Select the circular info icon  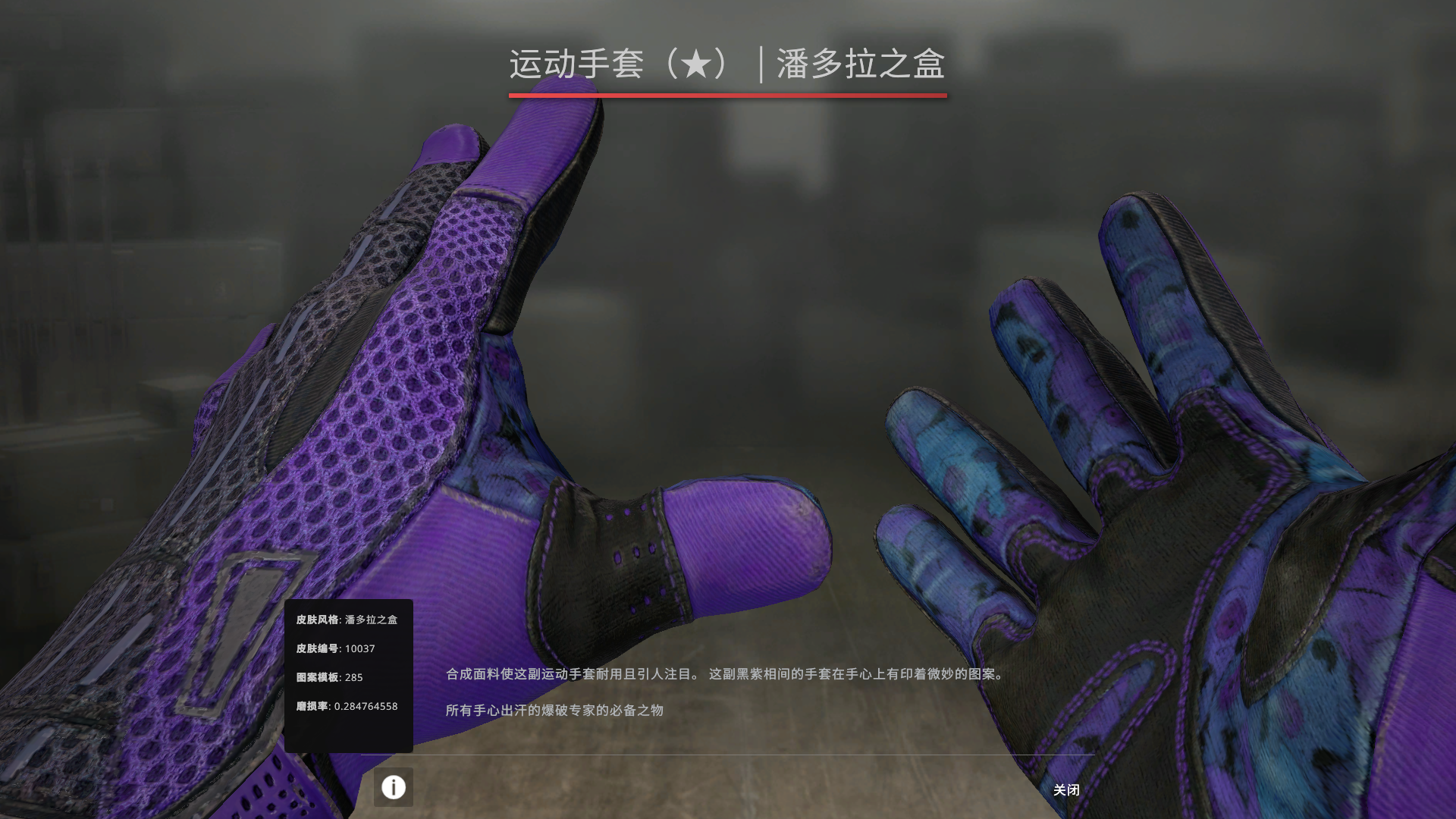[393, 788]
